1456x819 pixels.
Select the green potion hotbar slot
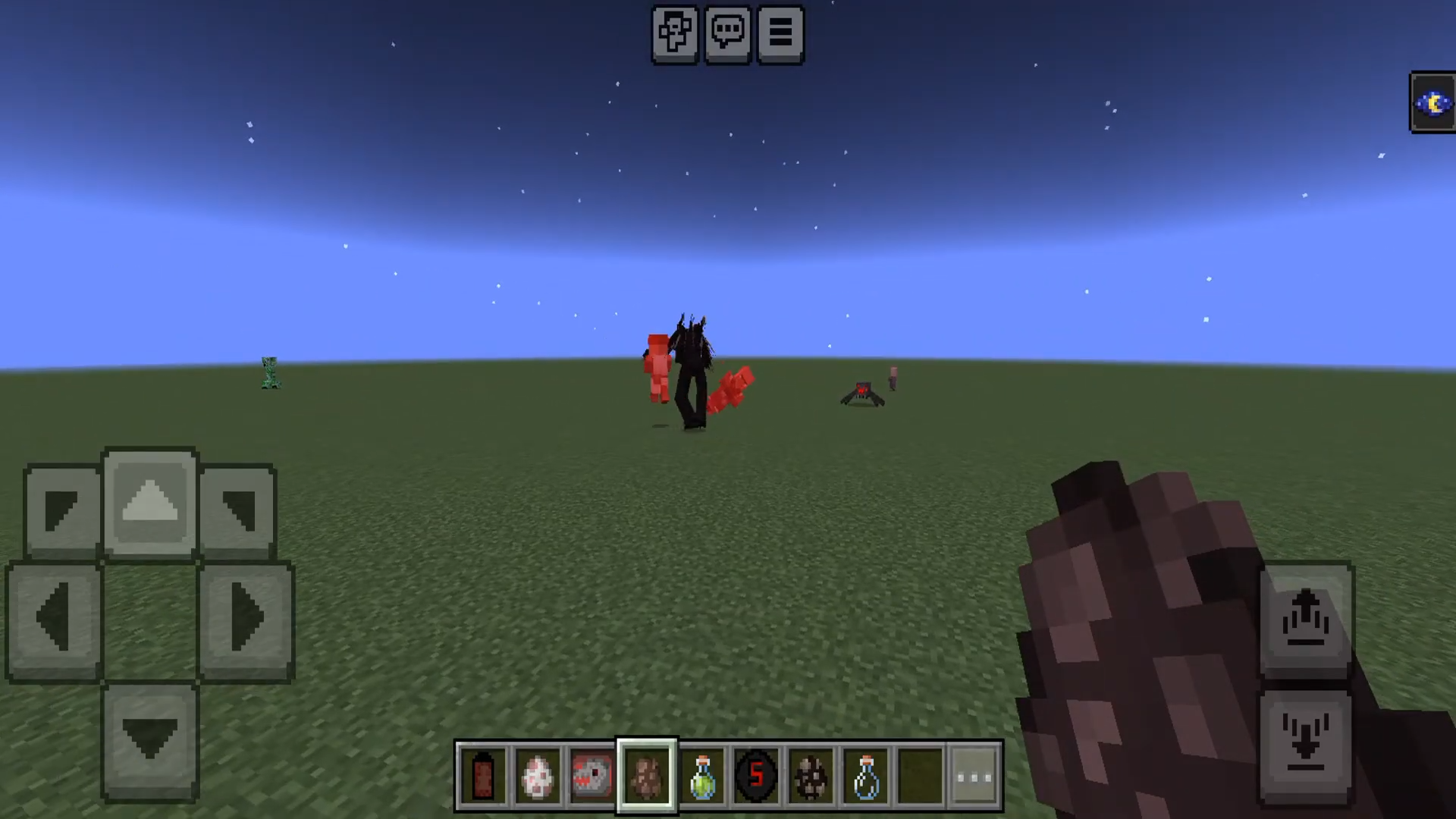coord(702,776)
